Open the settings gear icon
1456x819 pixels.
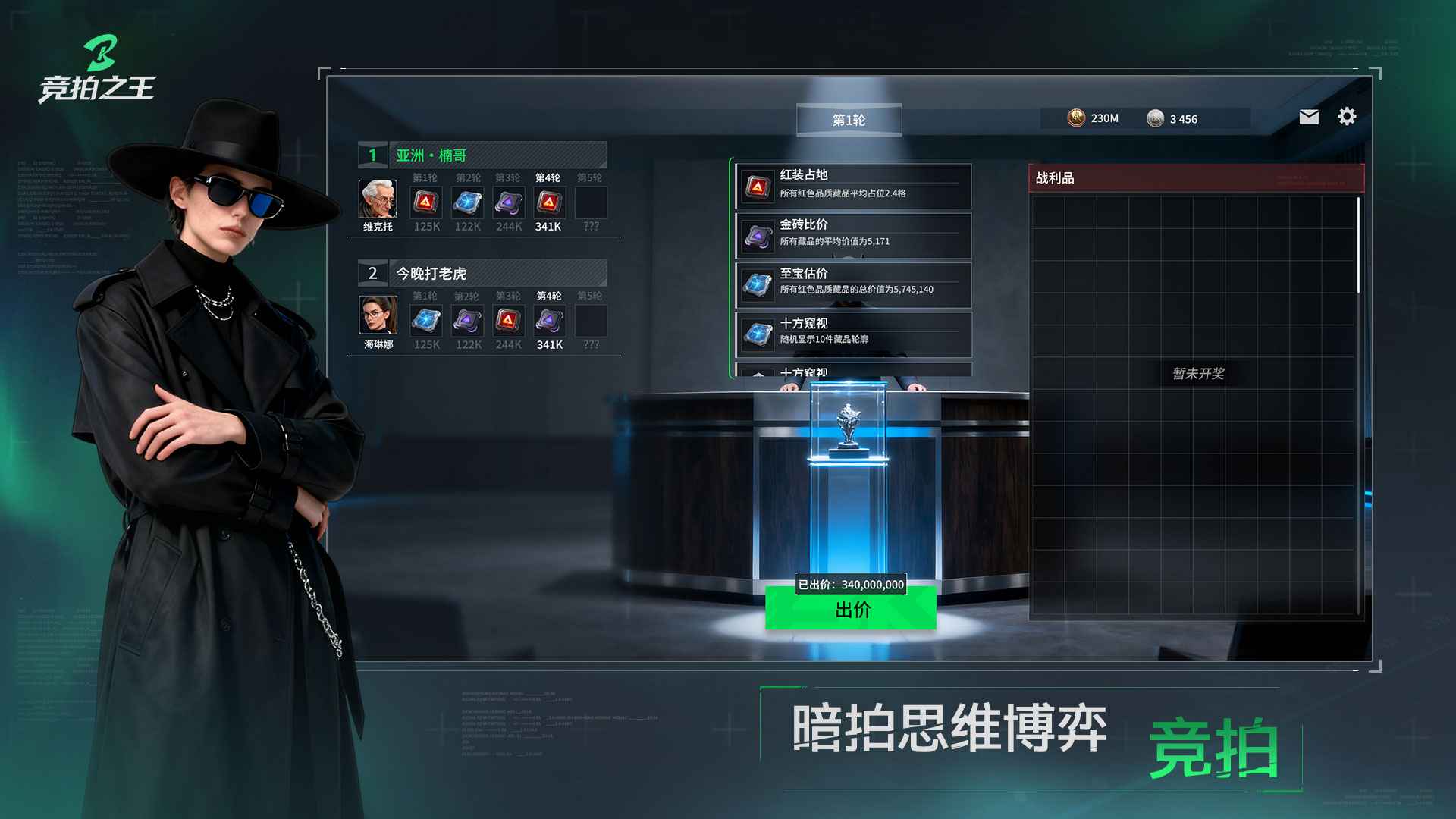pos(1347,116)
